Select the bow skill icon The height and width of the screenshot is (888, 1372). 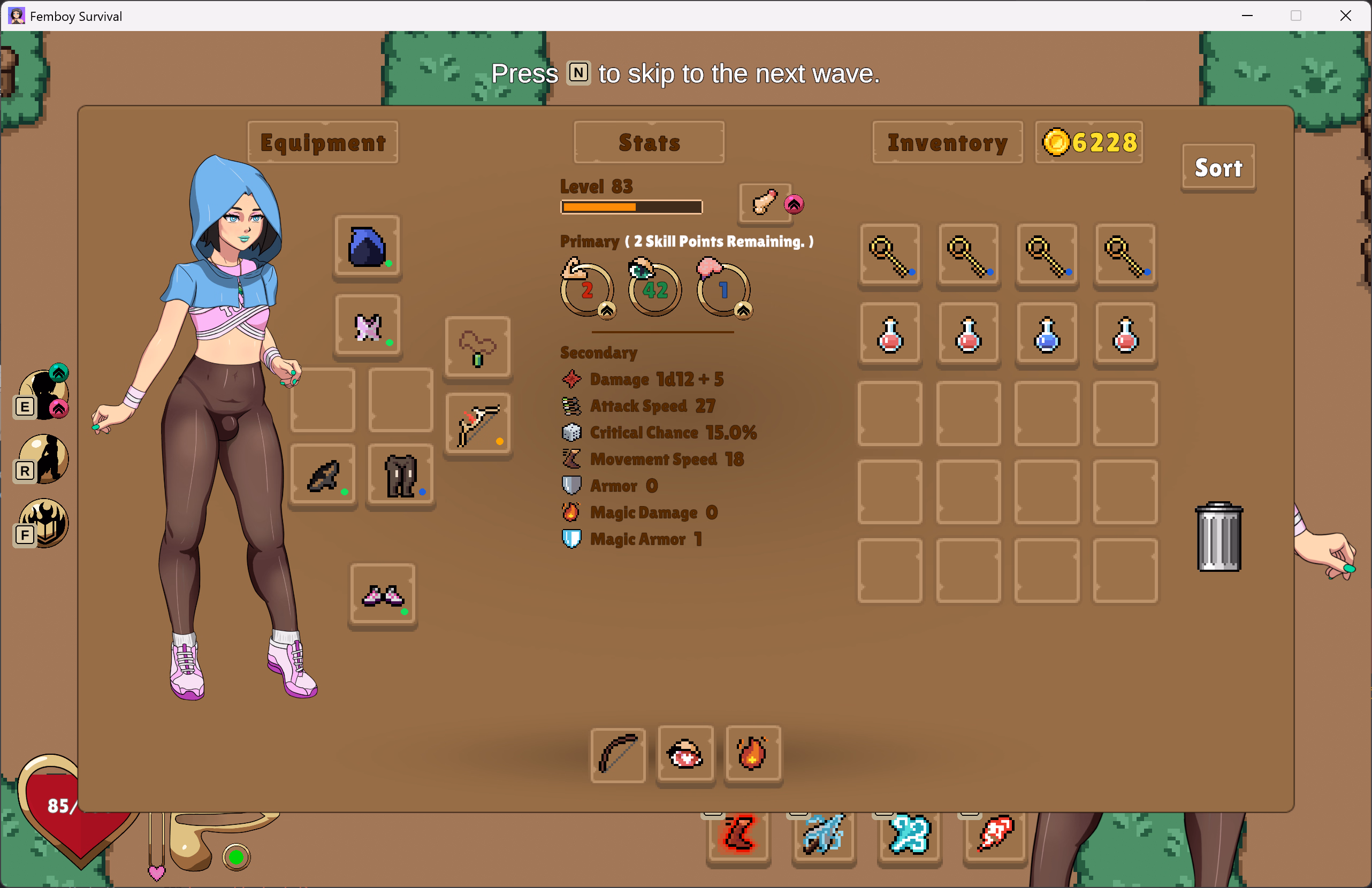[618, 754]
